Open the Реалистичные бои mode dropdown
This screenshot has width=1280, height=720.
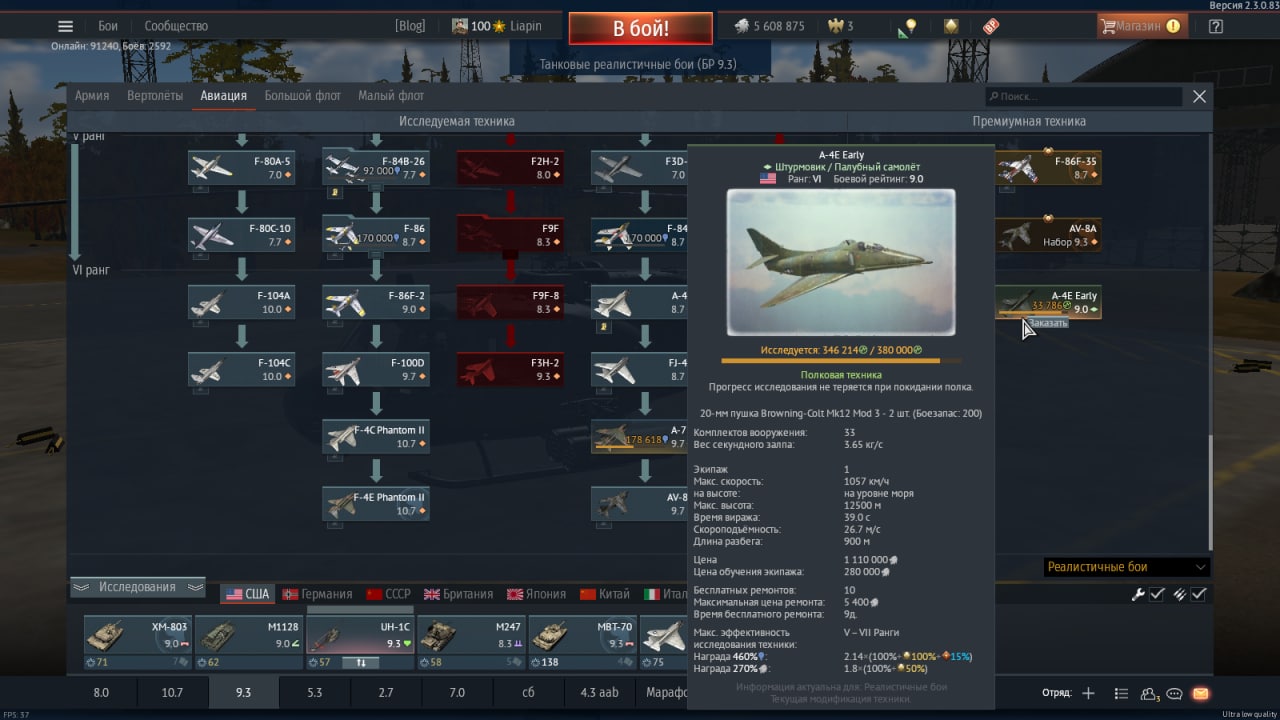pyautogui.click(x=1126, y=567)
